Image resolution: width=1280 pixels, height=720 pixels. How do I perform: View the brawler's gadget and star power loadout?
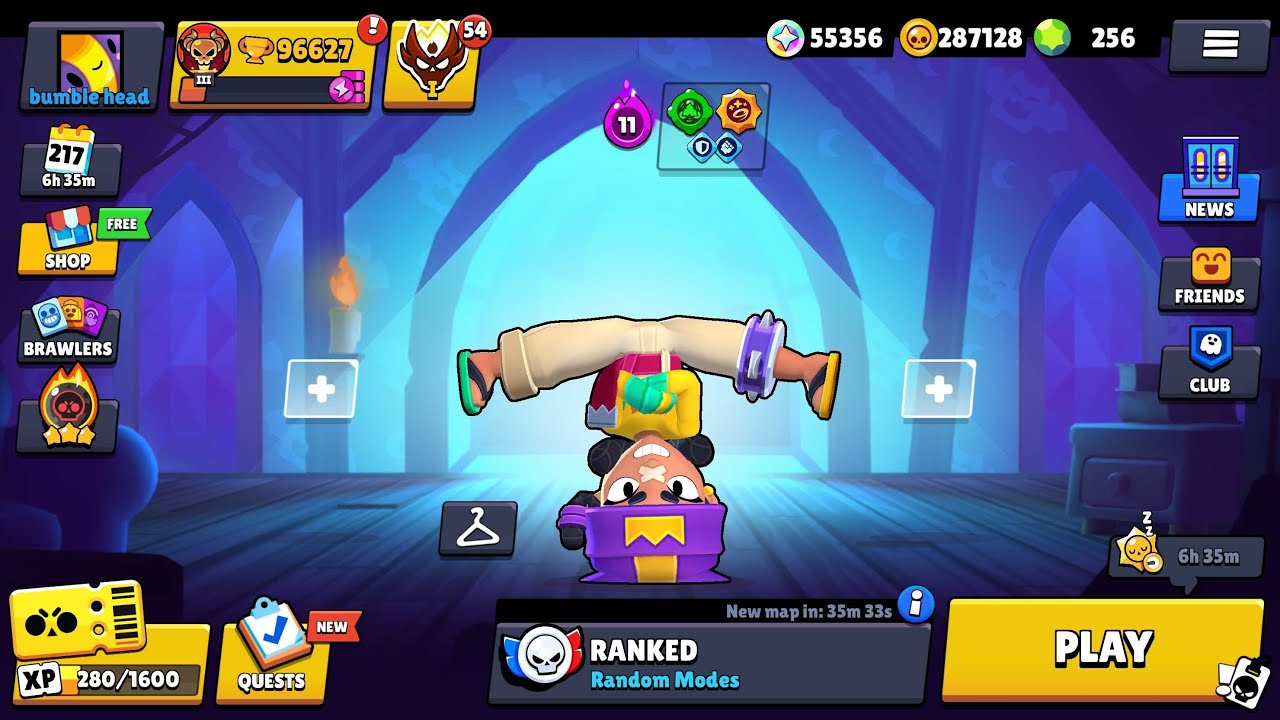click(713, 126)
